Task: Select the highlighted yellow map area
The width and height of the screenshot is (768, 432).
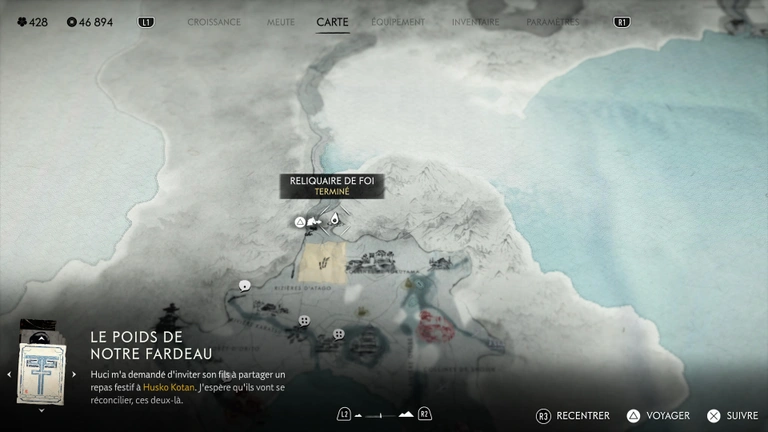Action: pos(324,260)
